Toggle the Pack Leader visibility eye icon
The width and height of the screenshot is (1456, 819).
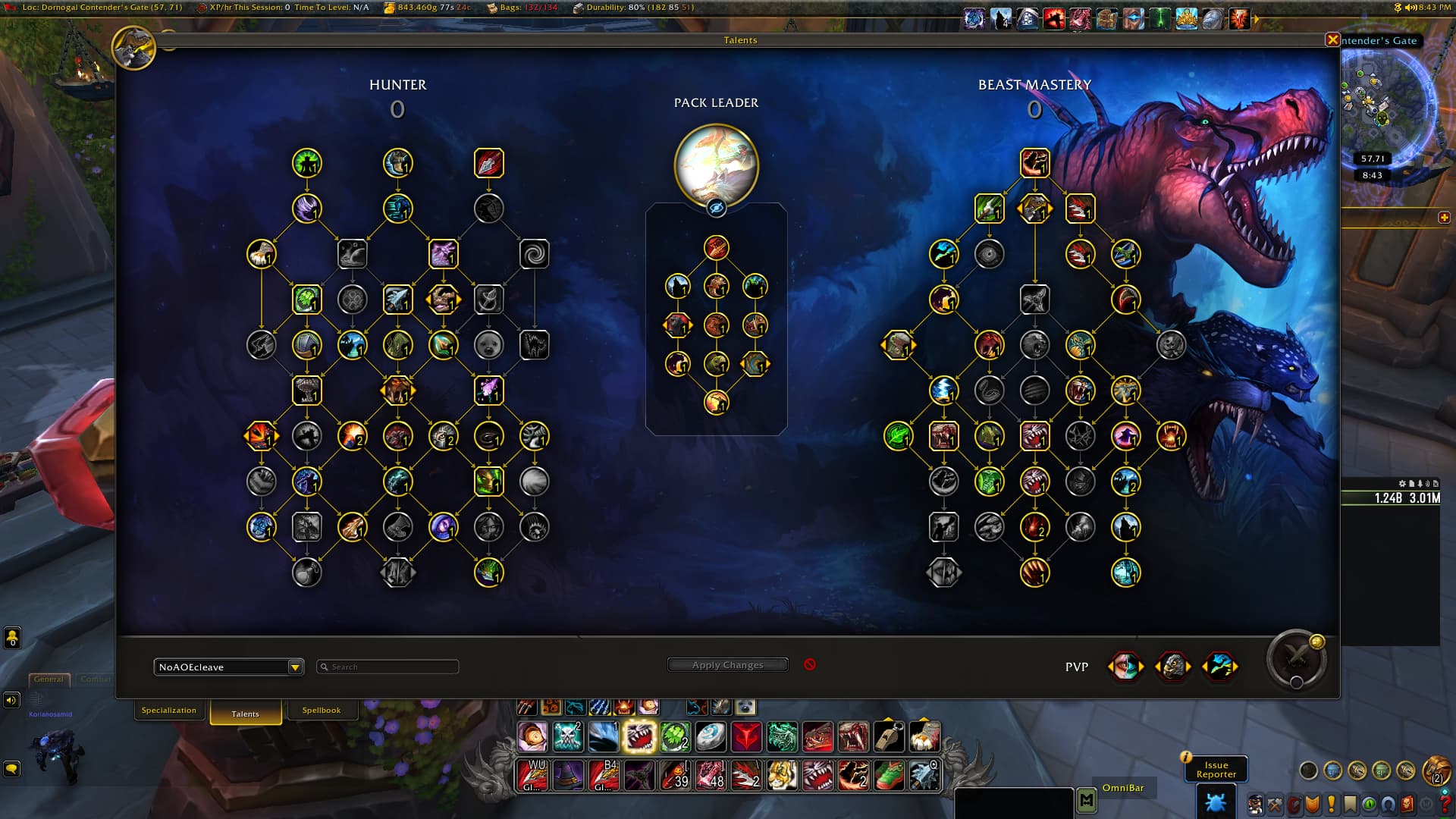click(716, 208)
